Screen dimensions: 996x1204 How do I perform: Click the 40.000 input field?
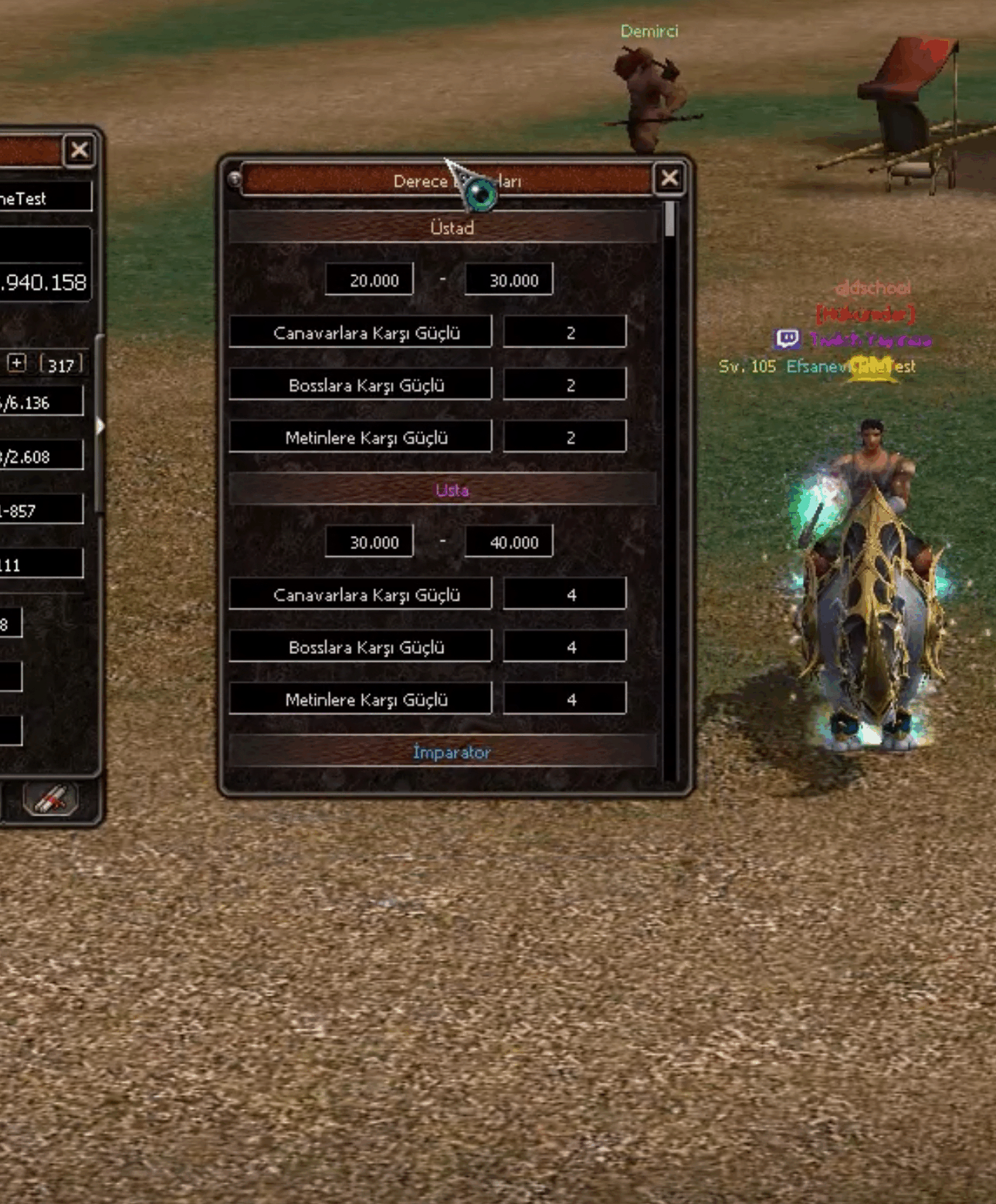510,541
